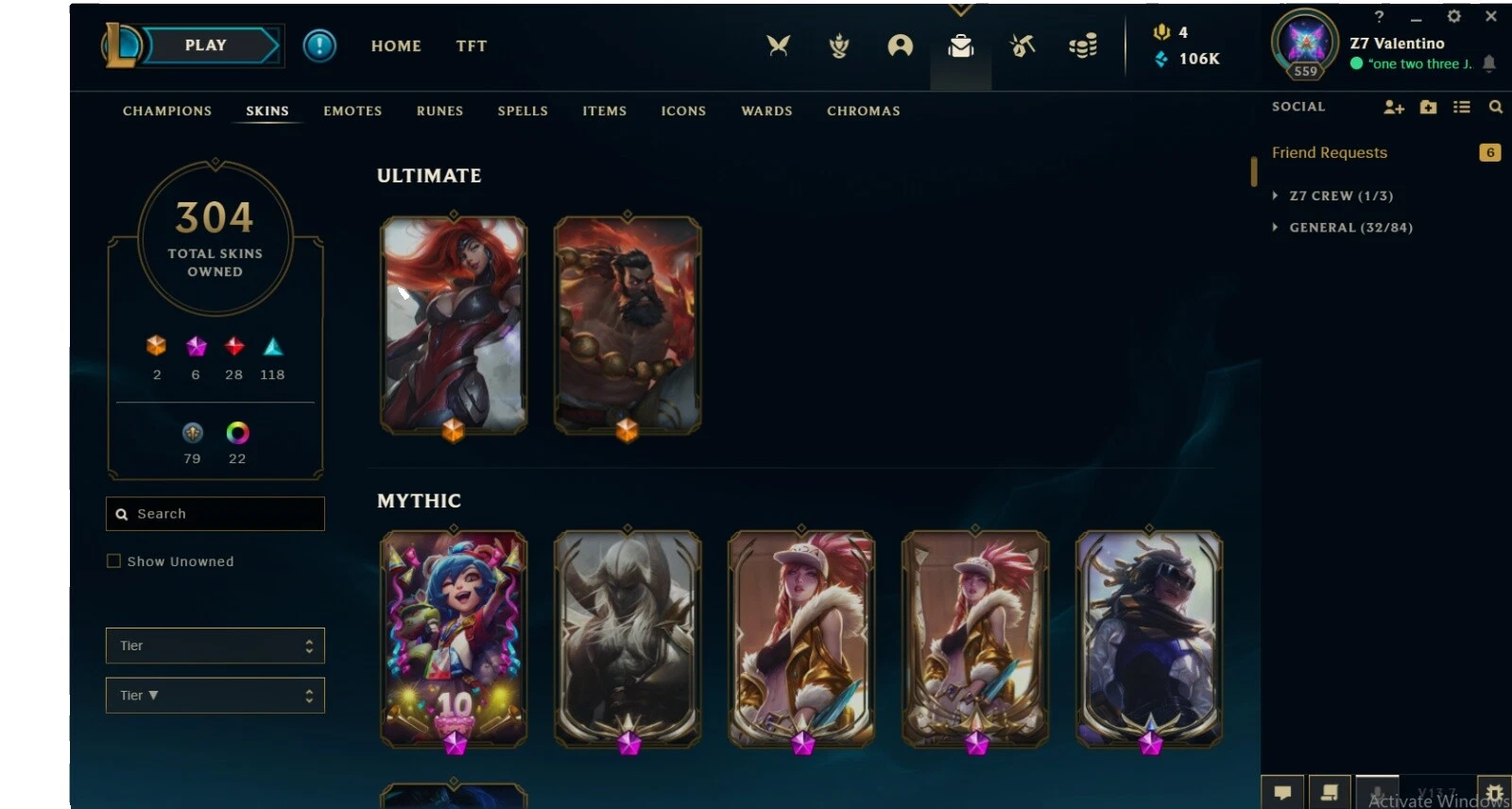Image resolution: width=1512 pixels, height=809 pixels.
Task: Open the friend search icon in Social panel
Action: point(1496,108)
